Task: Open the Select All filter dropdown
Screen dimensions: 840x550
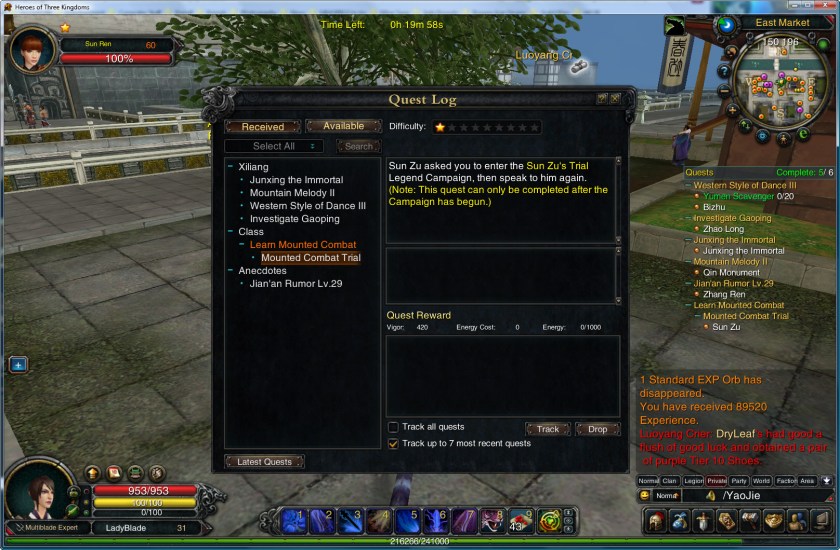Action: click(x=274, y=146)
